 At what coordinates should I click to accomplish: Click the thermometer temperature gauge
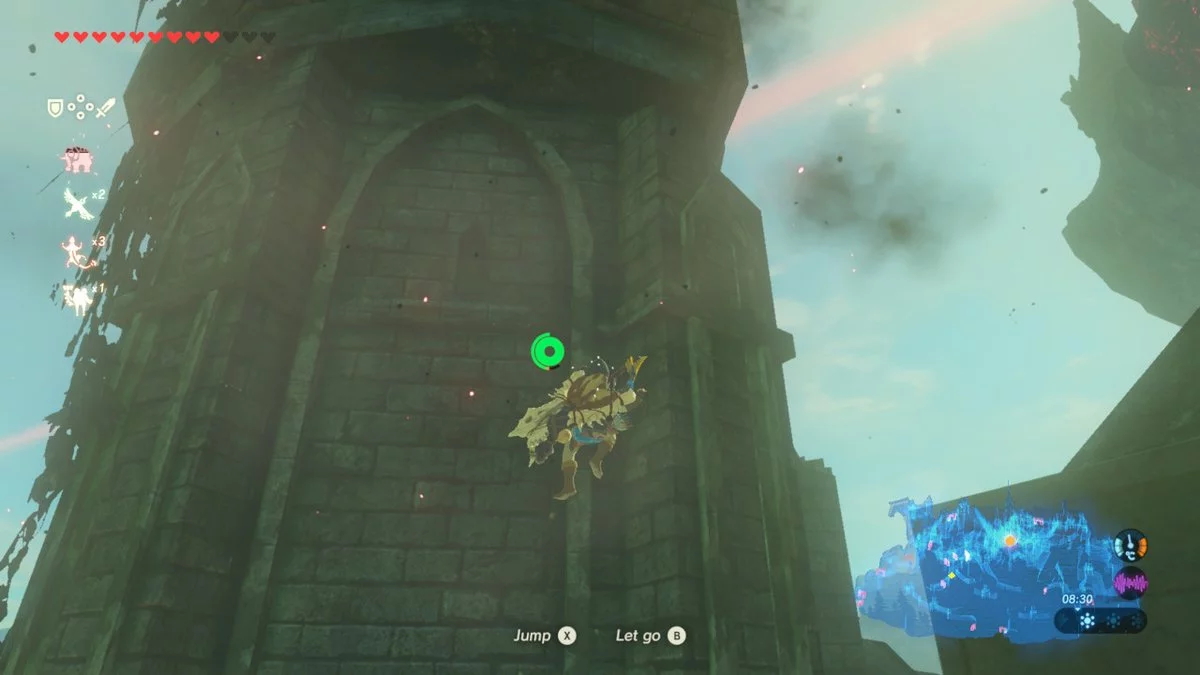pyautogui.click(x=1130, y=545)
